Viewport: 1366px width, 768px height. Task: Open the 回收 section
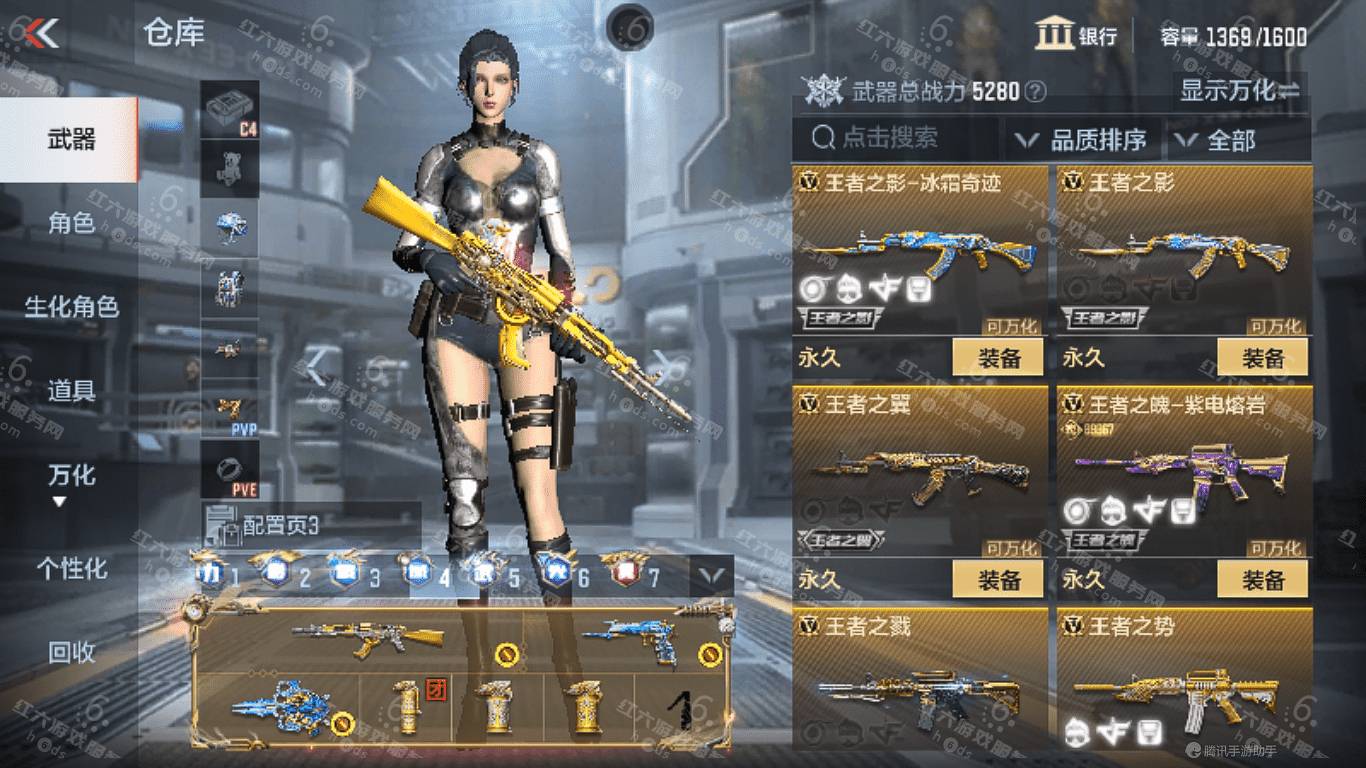point(70,652)
